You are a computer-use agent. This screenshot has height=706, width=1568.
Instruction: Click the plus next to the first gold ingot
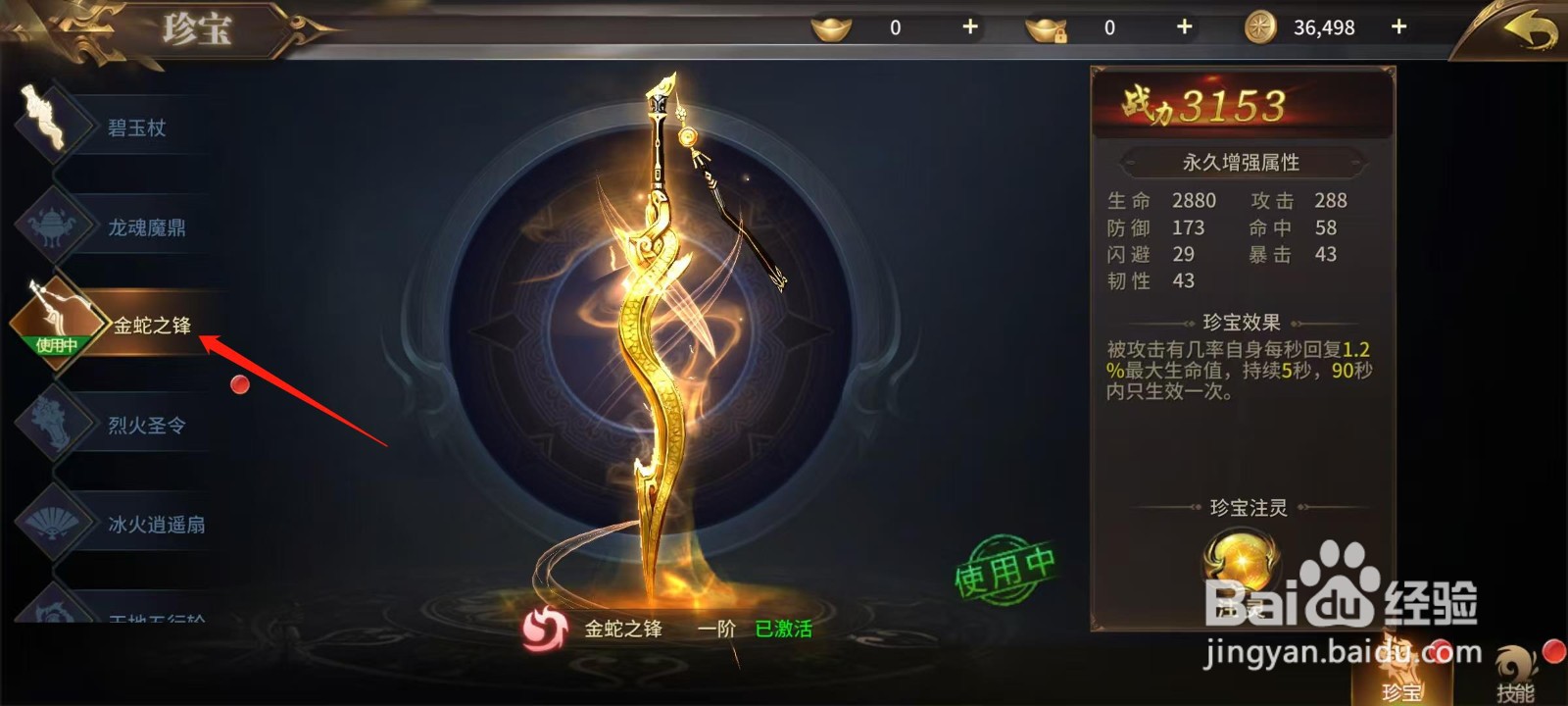coord(968,26)
